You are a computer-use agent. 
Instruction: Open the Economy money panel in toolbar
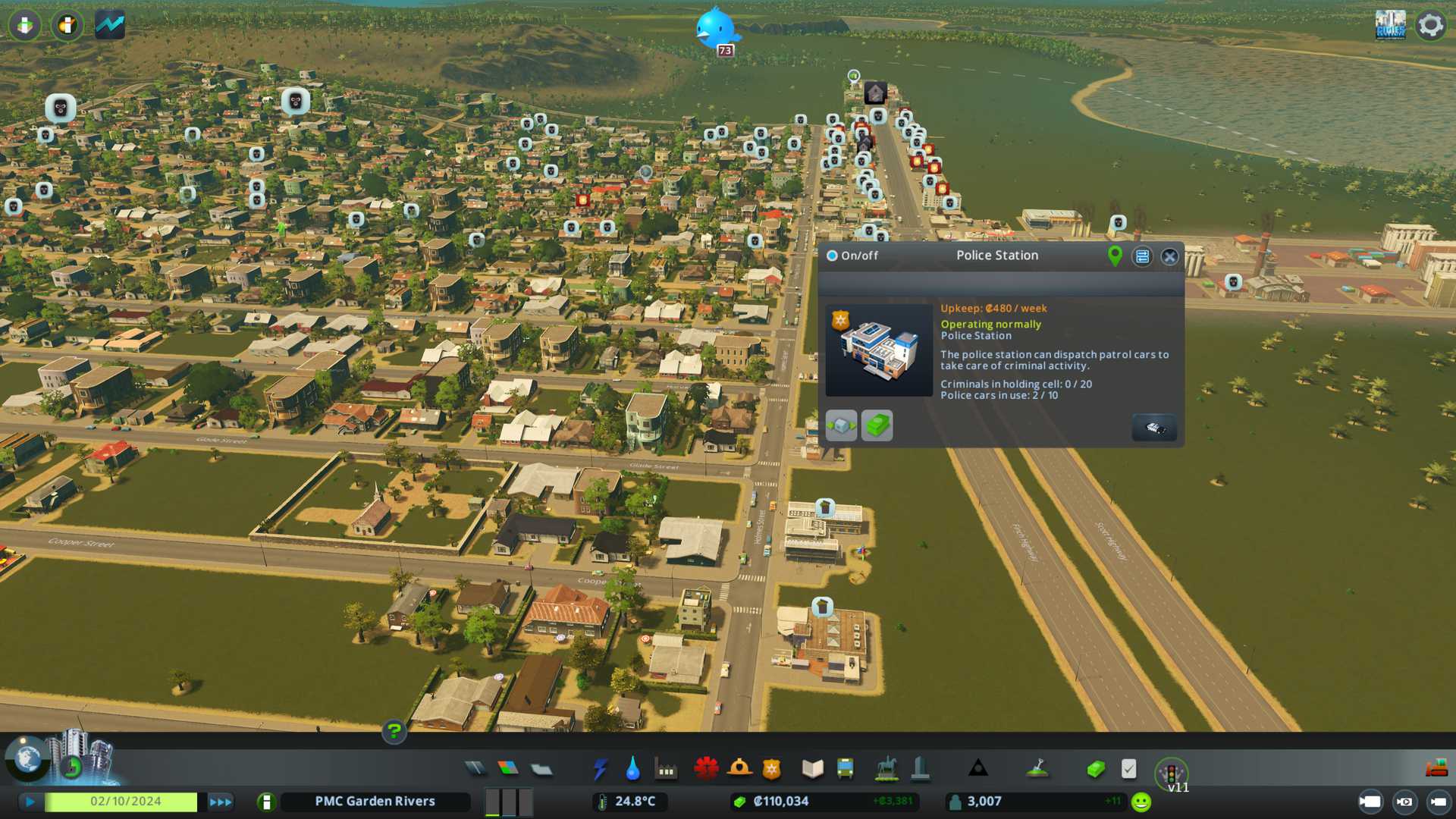click(x=1095, y=769)
